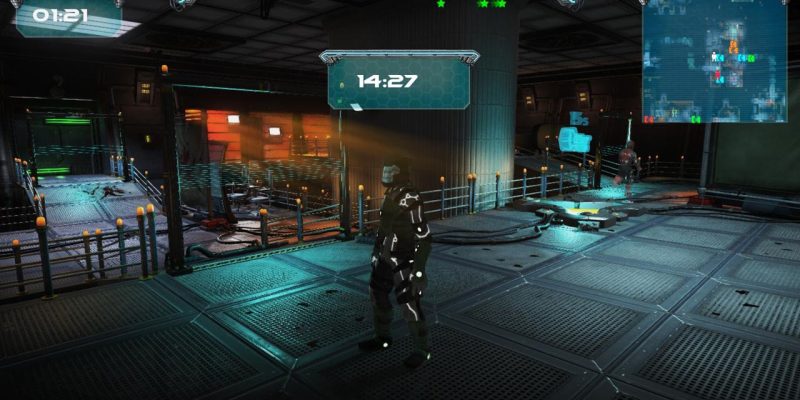Click the minimap in the corner
800x400 pixels.
714,61
